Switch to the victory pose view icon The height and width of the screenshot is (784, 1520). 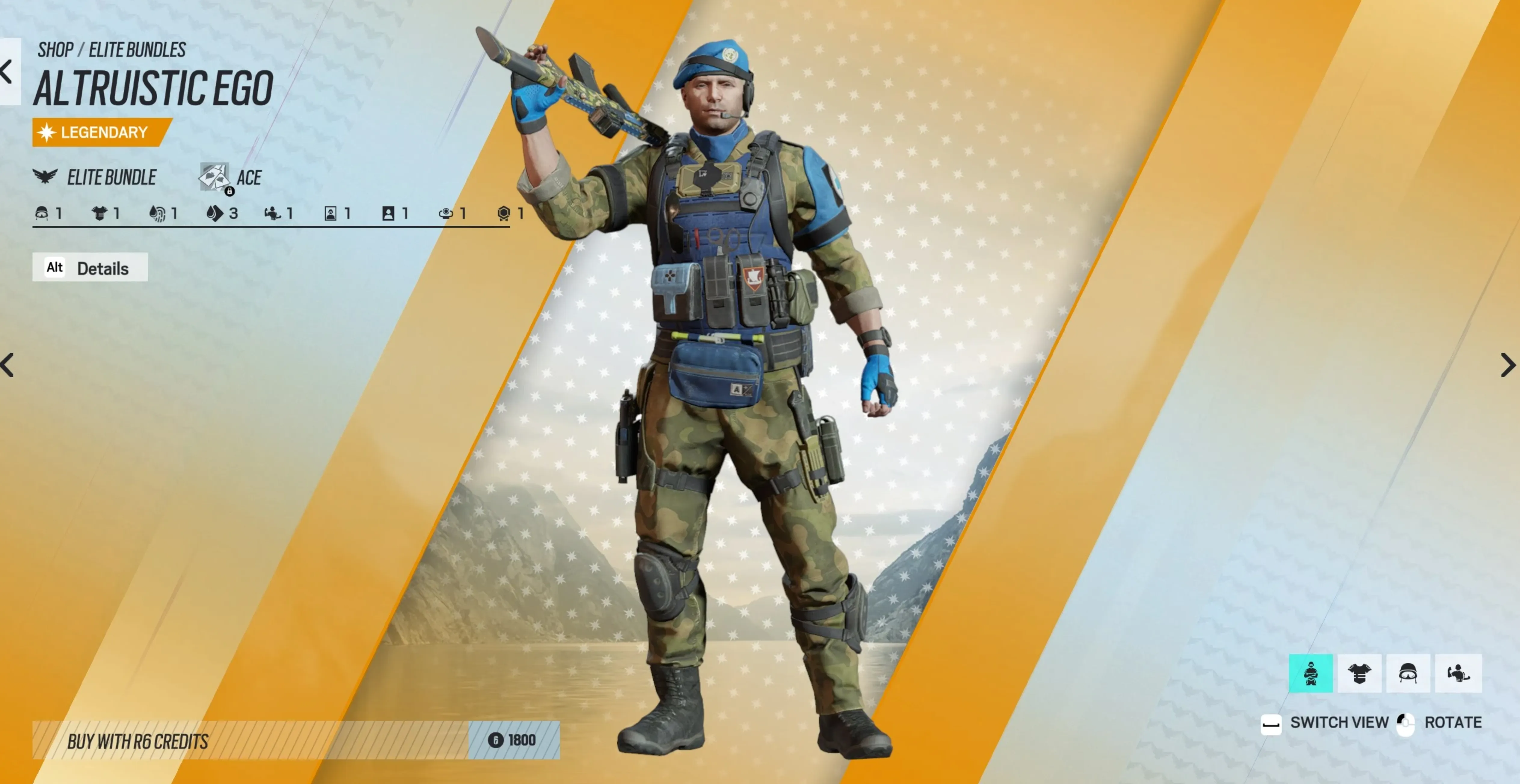1457,673
